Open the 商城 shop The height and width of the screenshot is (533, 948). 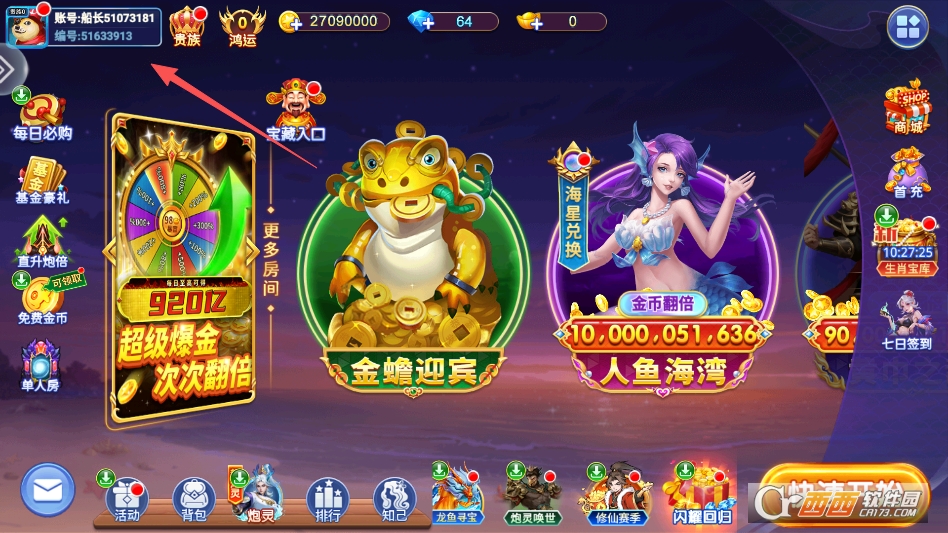(906, 108)
